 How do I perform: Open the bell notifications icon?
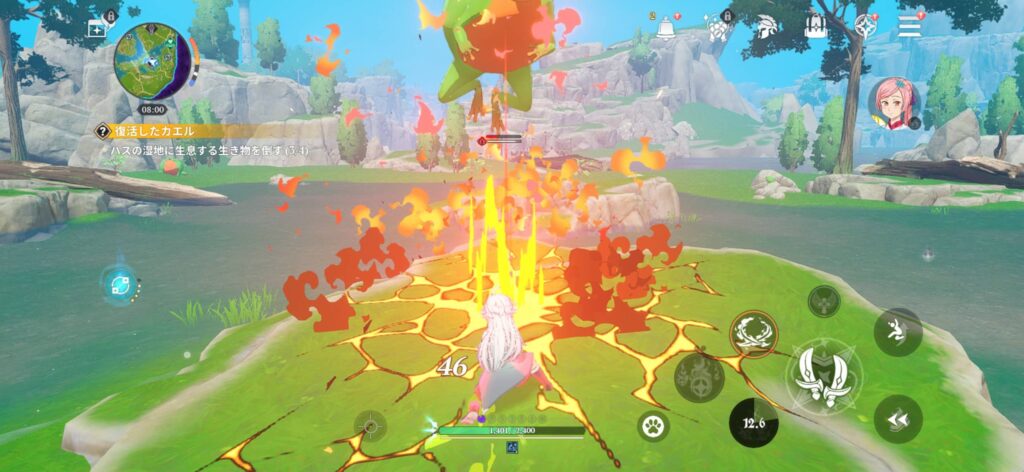[x=665, y=27]
